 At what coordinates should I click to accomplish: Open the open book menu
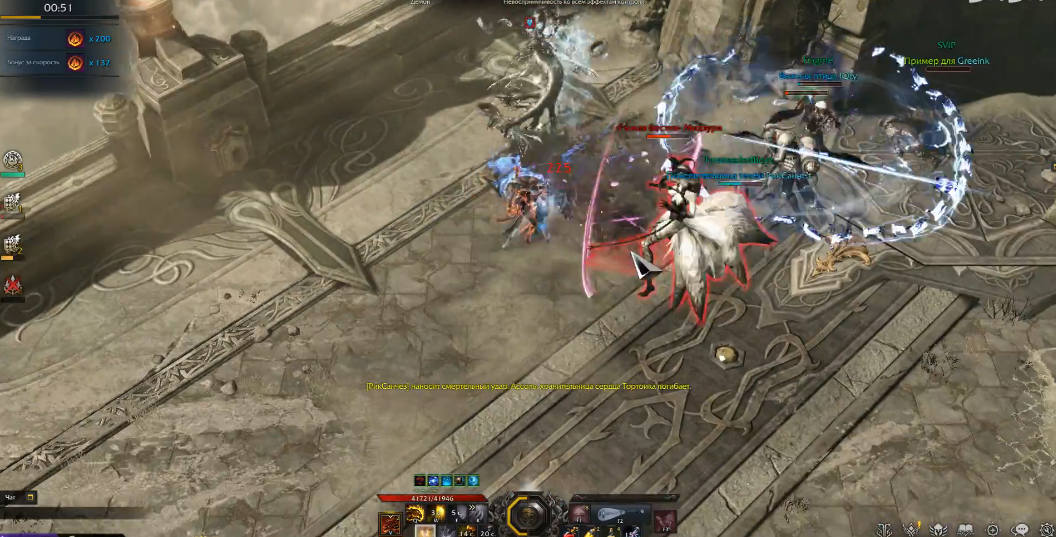[965, 529]
